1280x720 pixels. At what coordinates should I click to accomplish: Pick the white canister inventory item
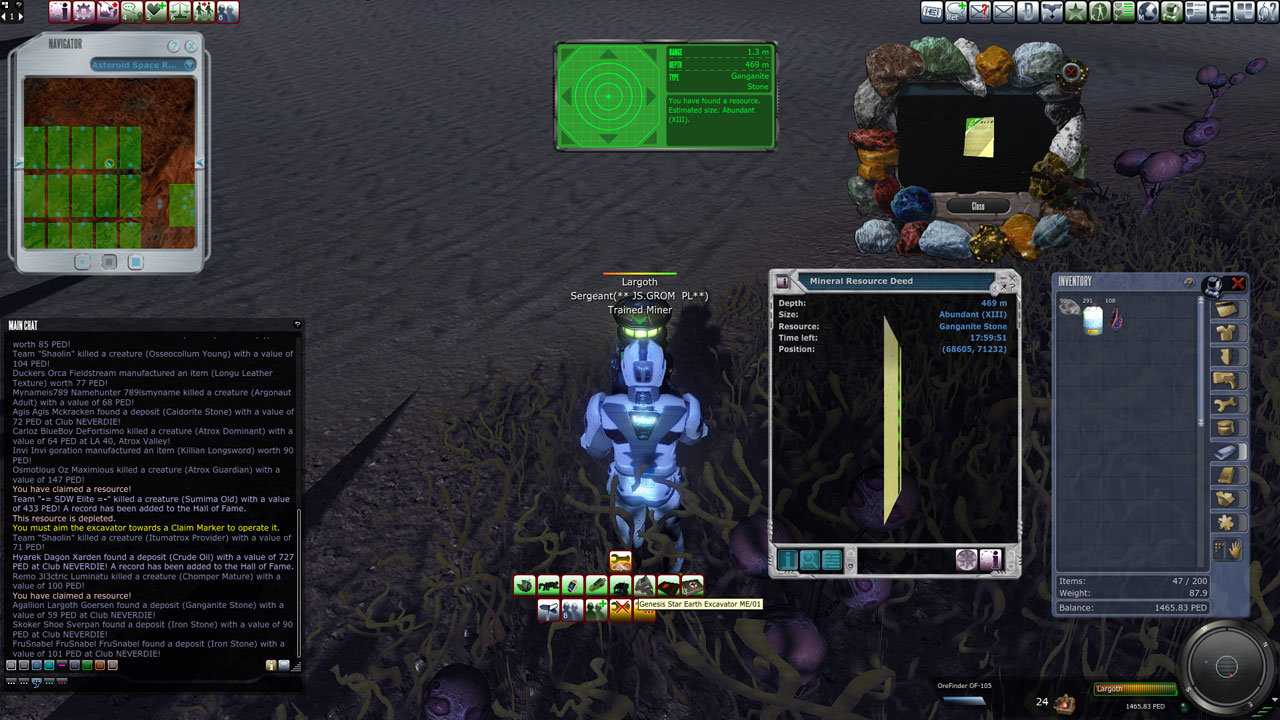[x=1093, y=320]
